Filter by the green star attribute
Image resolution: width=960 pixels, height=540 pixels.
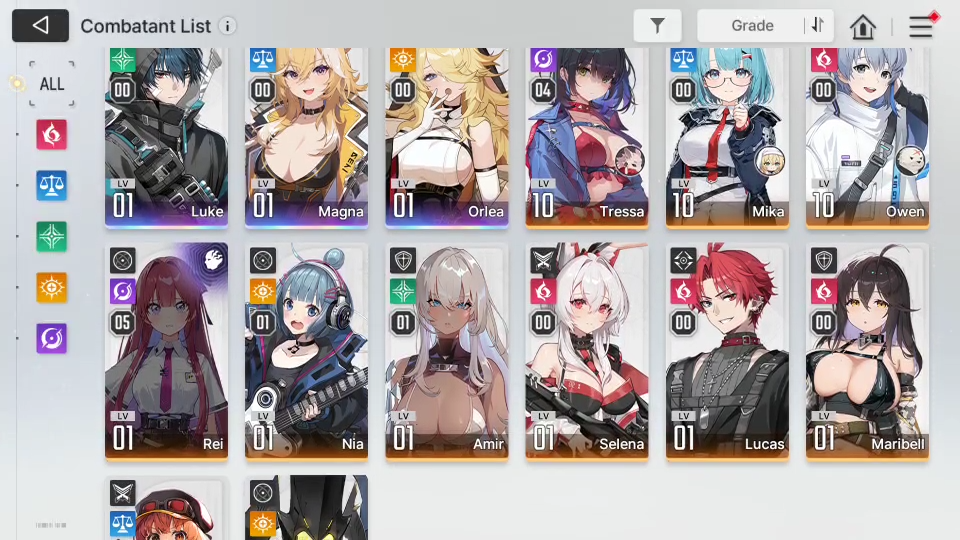(x=52, y=236)
